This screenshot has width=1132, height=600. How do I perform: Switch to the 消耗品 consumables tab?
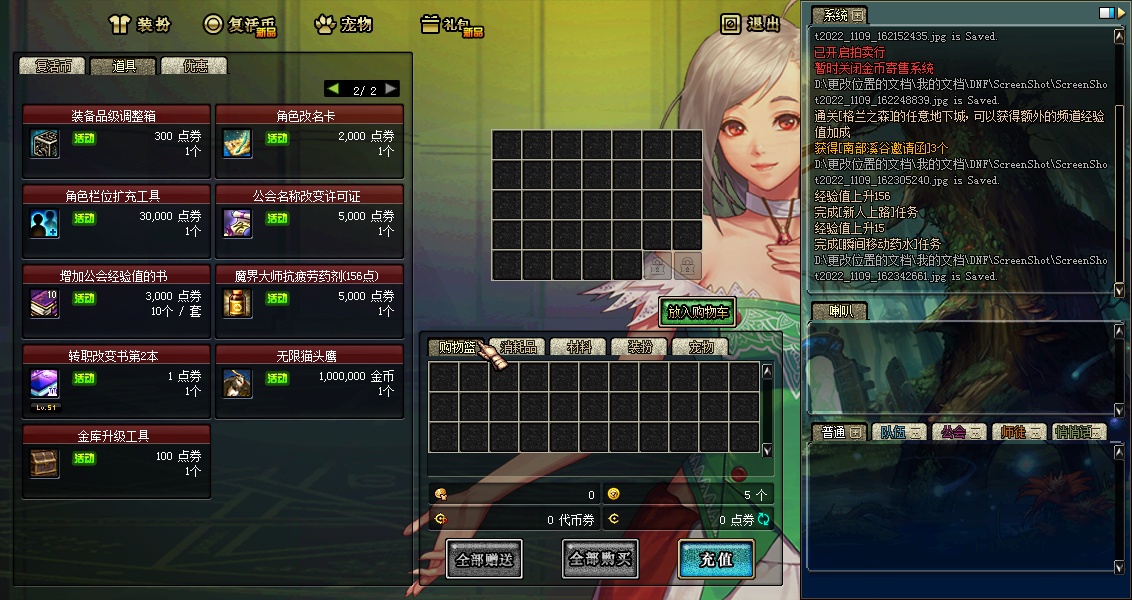519,347
